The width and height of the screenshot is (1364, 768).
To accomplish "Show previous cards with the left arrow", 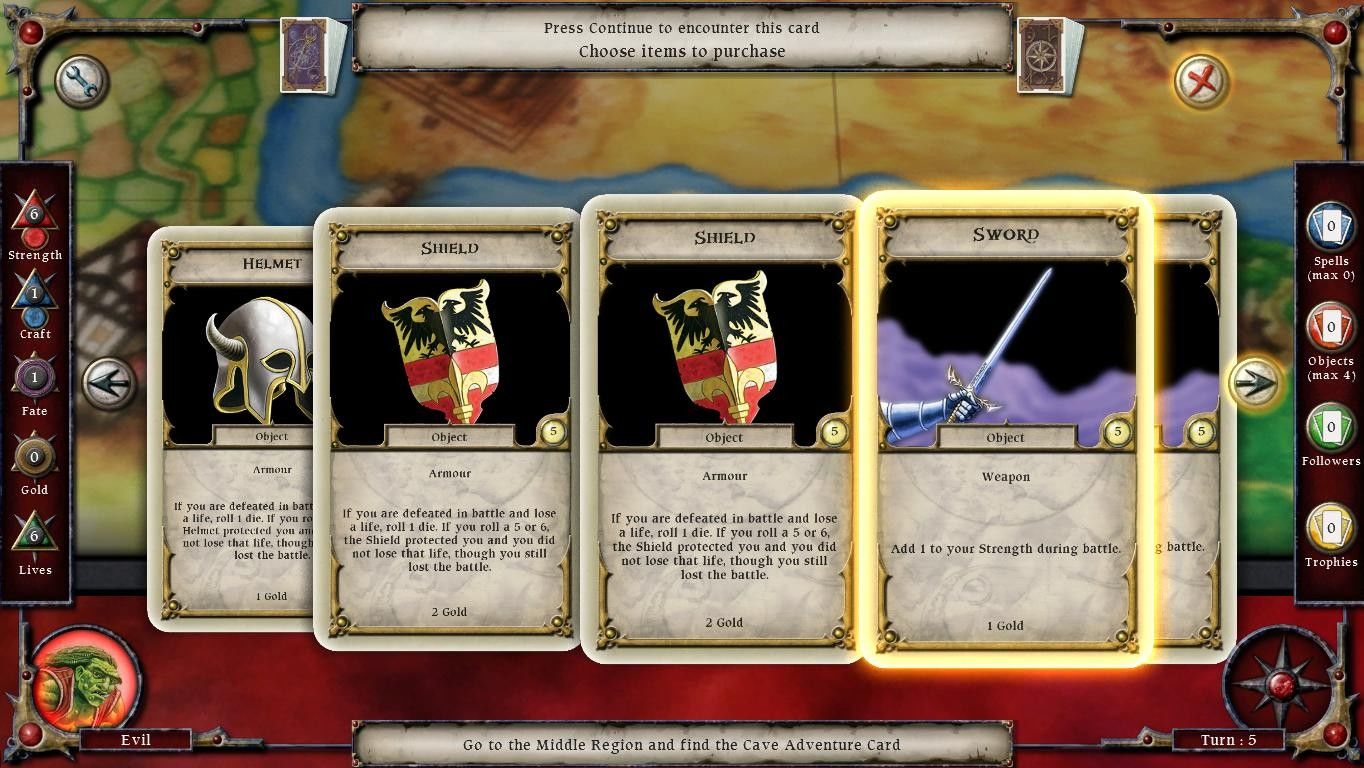I will tap(109, 384).
